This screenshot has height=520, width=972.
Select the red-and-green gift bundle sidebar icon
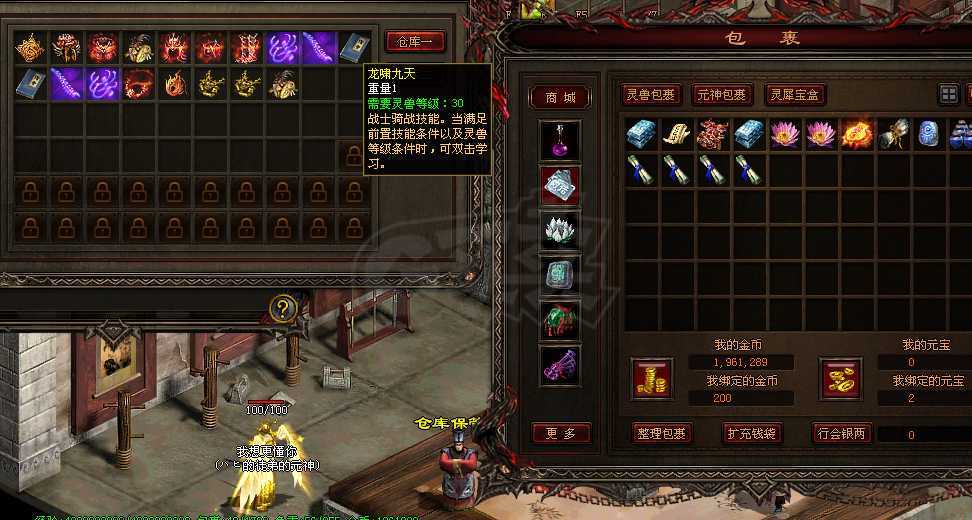[x=560, y=321]
